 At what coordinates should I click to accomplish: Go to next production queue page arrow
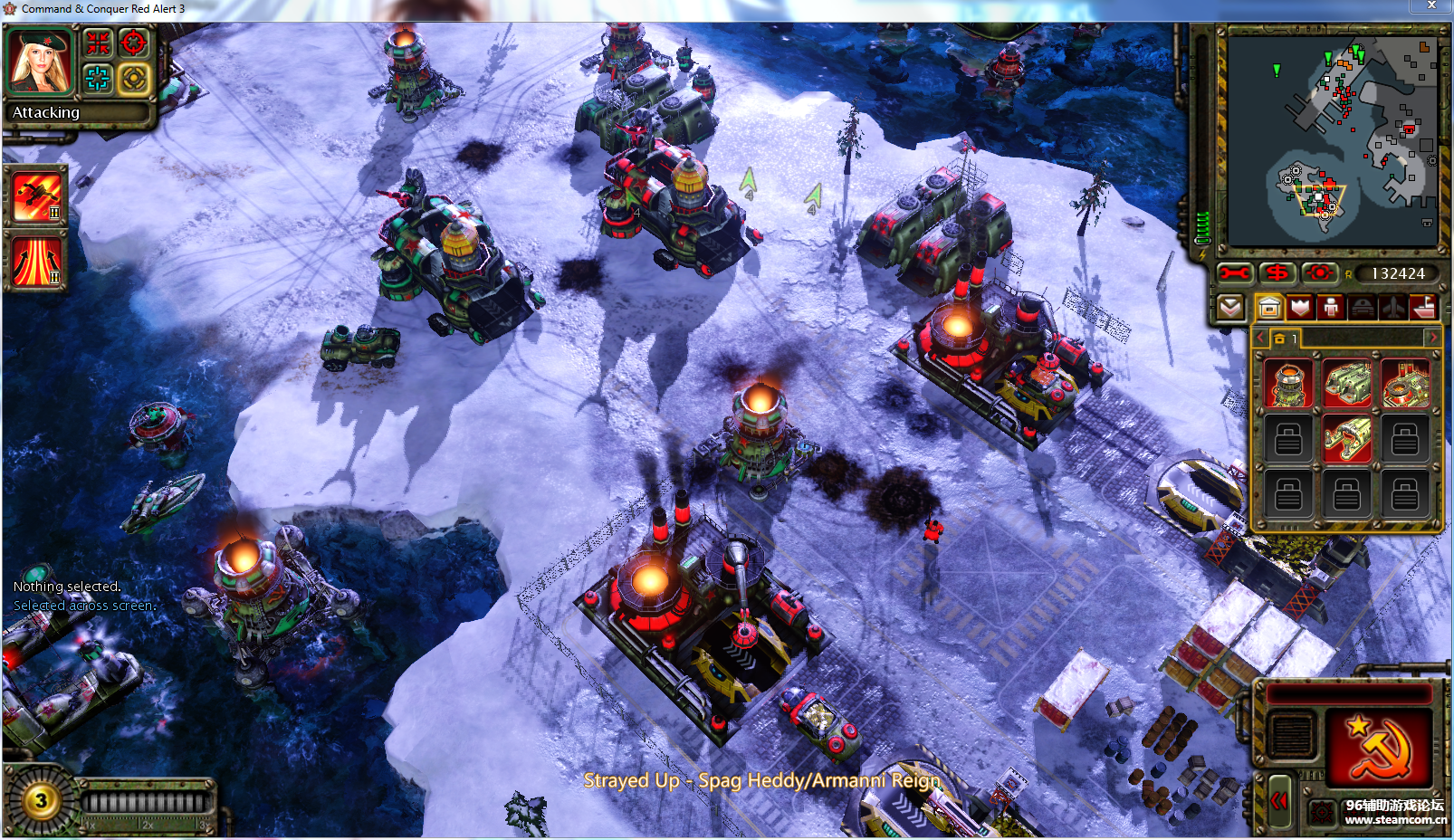pos(1432,338)
